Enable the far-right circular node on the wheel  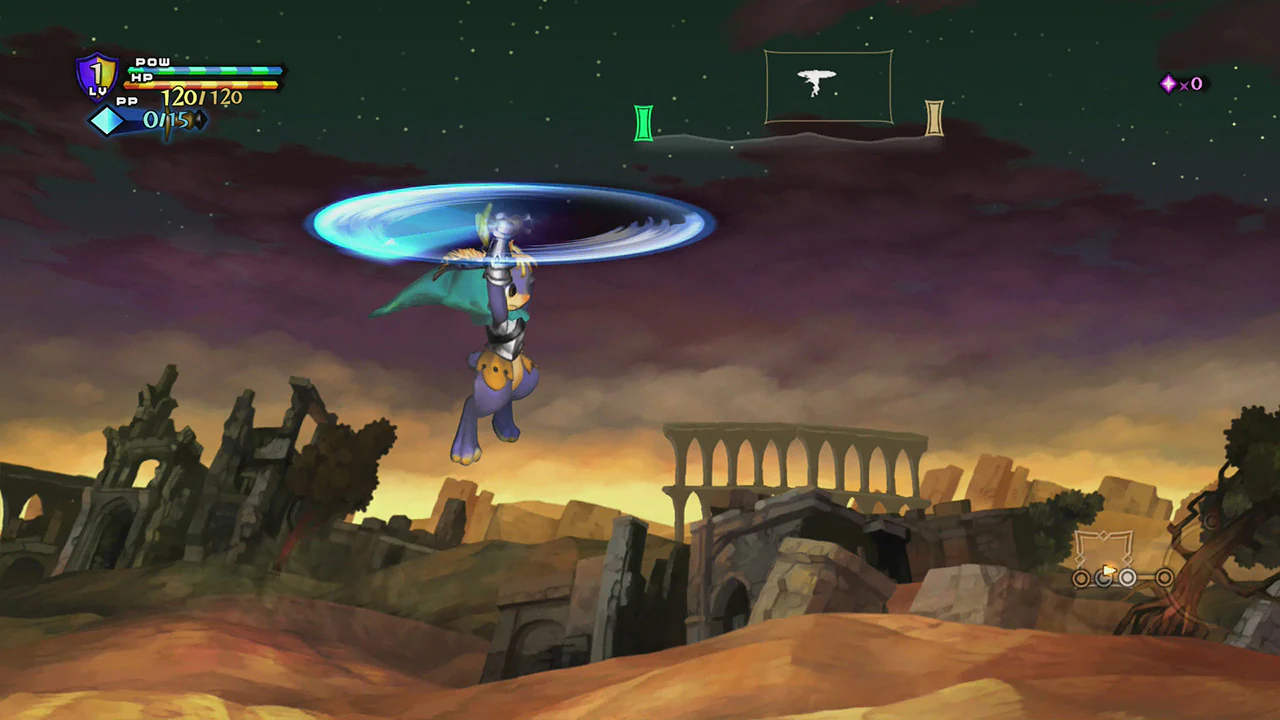coord(1164,577)
